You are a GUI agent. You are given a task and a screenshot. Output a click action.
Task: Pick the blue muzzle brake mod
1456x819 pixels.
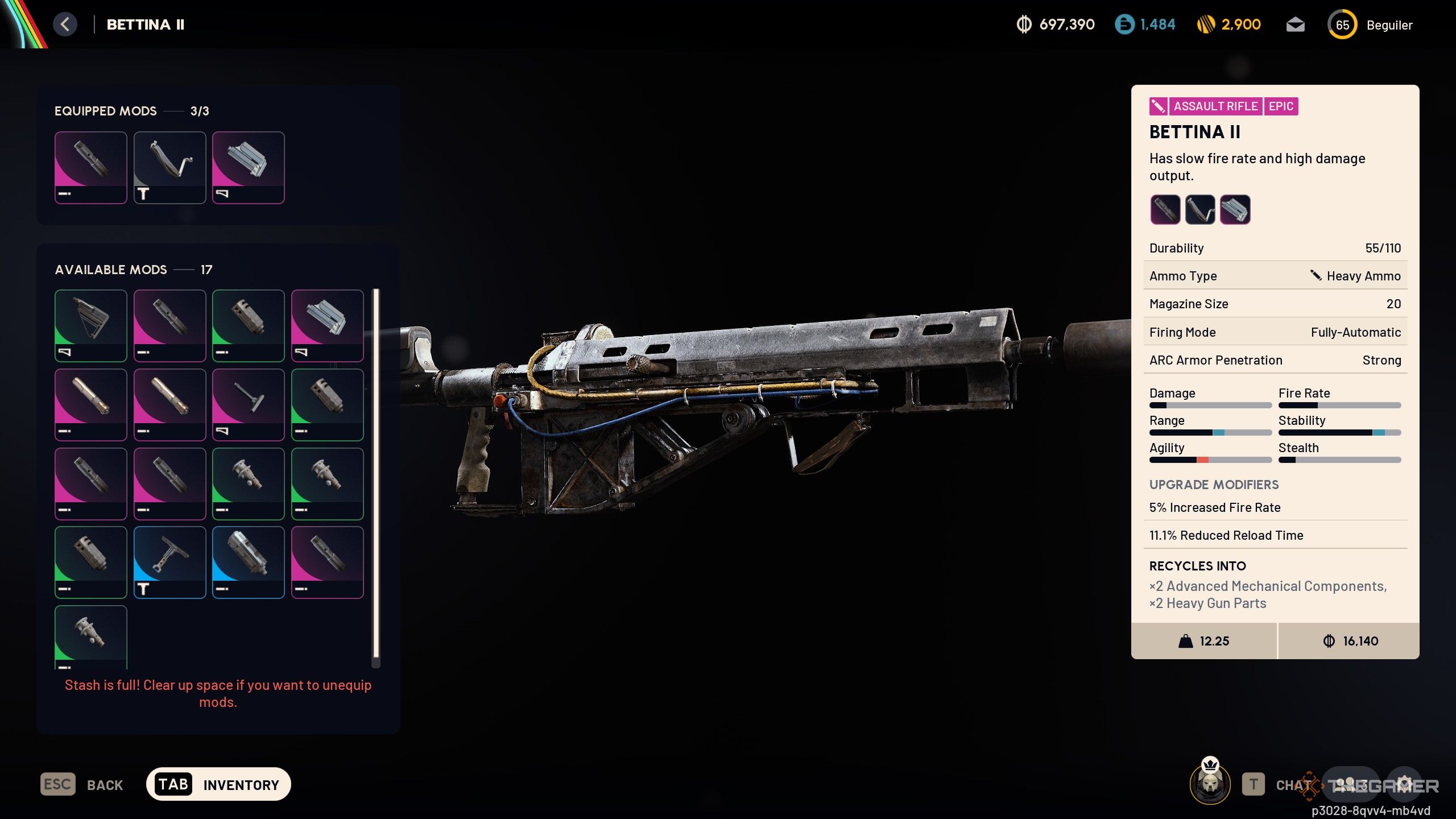249,562
